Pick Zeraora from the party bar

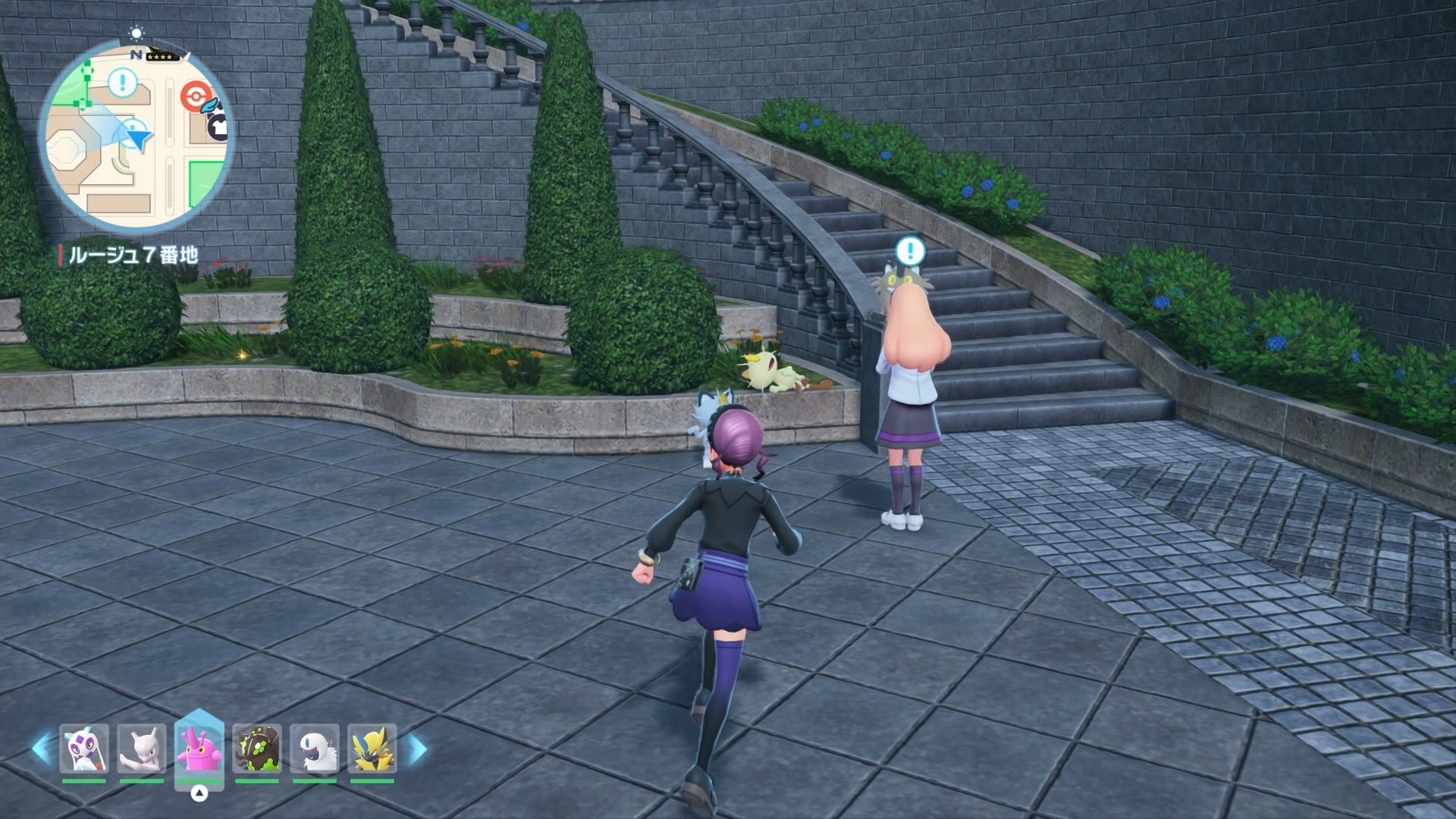click(x=372, y=748)
